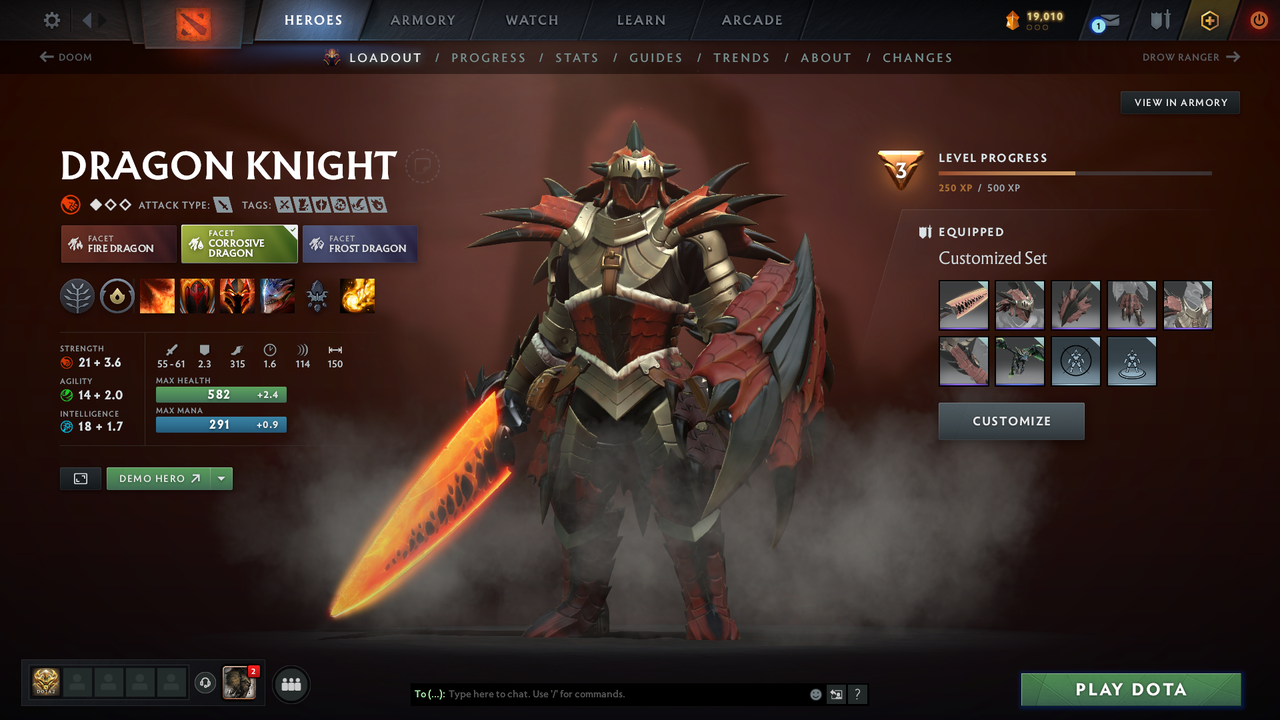Image resolution: width=1280 pixels, height=720 pixels.
Task: Select the Fire Dragon facet
Action: point(118,244)
